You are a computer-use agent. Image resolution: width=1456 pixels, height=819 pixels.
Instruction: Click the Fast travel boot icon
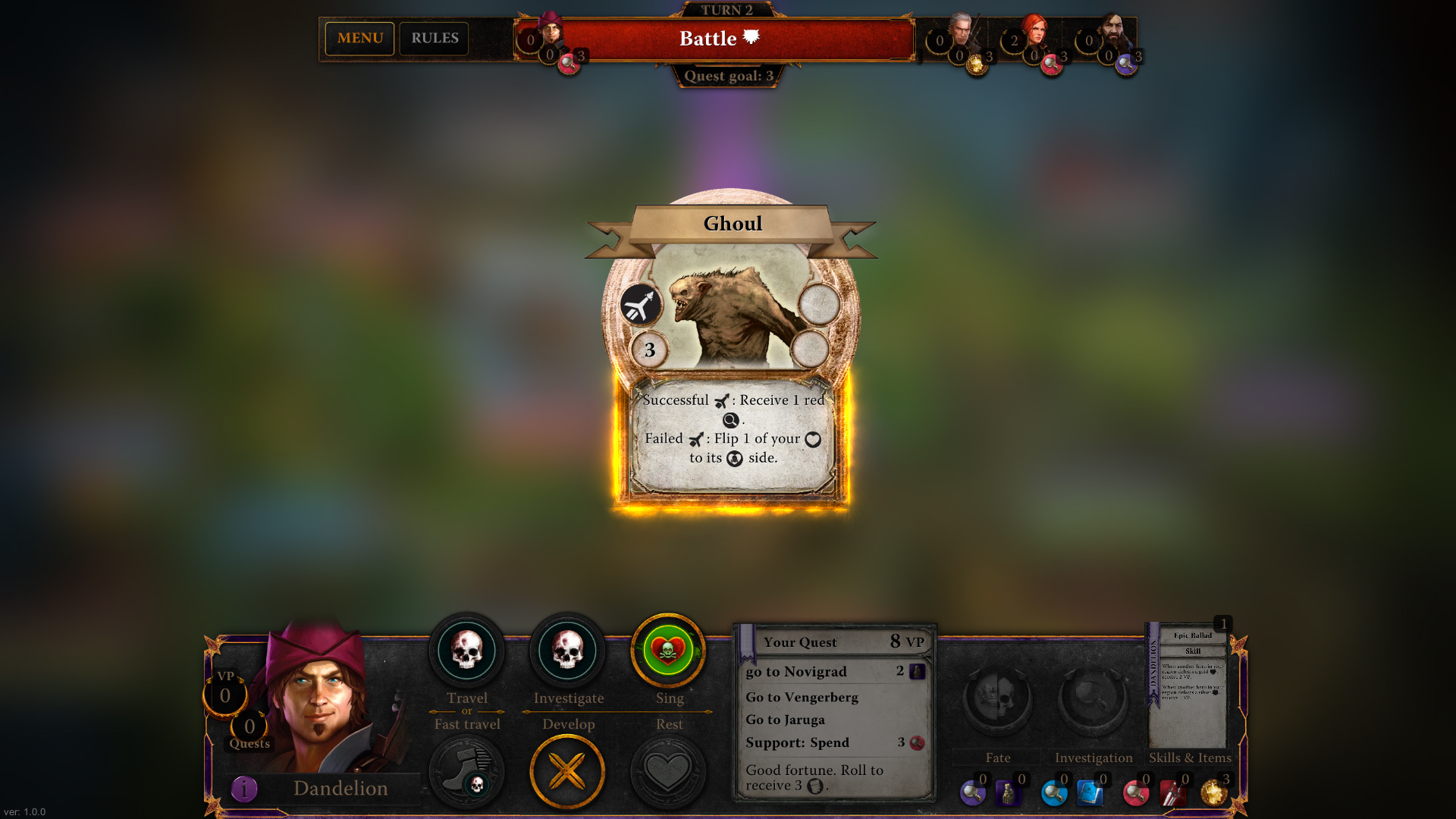[466, 770]
